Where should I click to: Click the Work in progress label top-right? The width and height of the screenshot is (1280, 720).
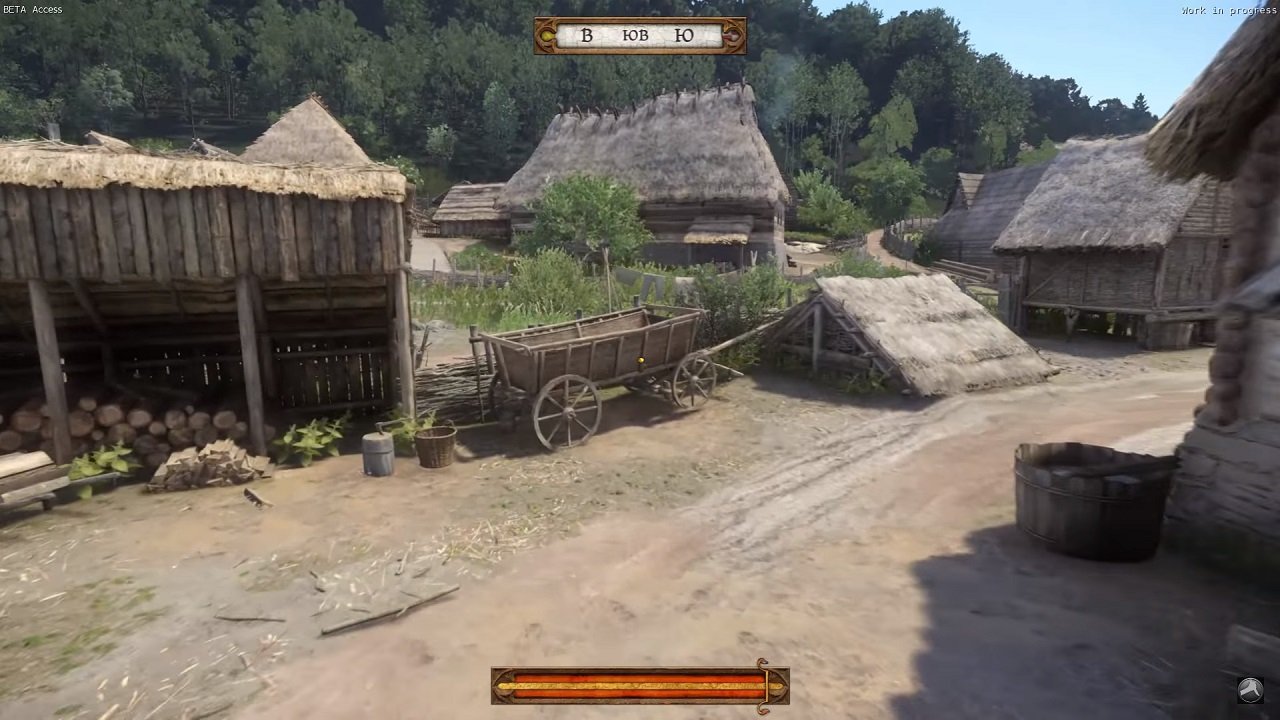pyautogui.click(x=1230, y=8)
